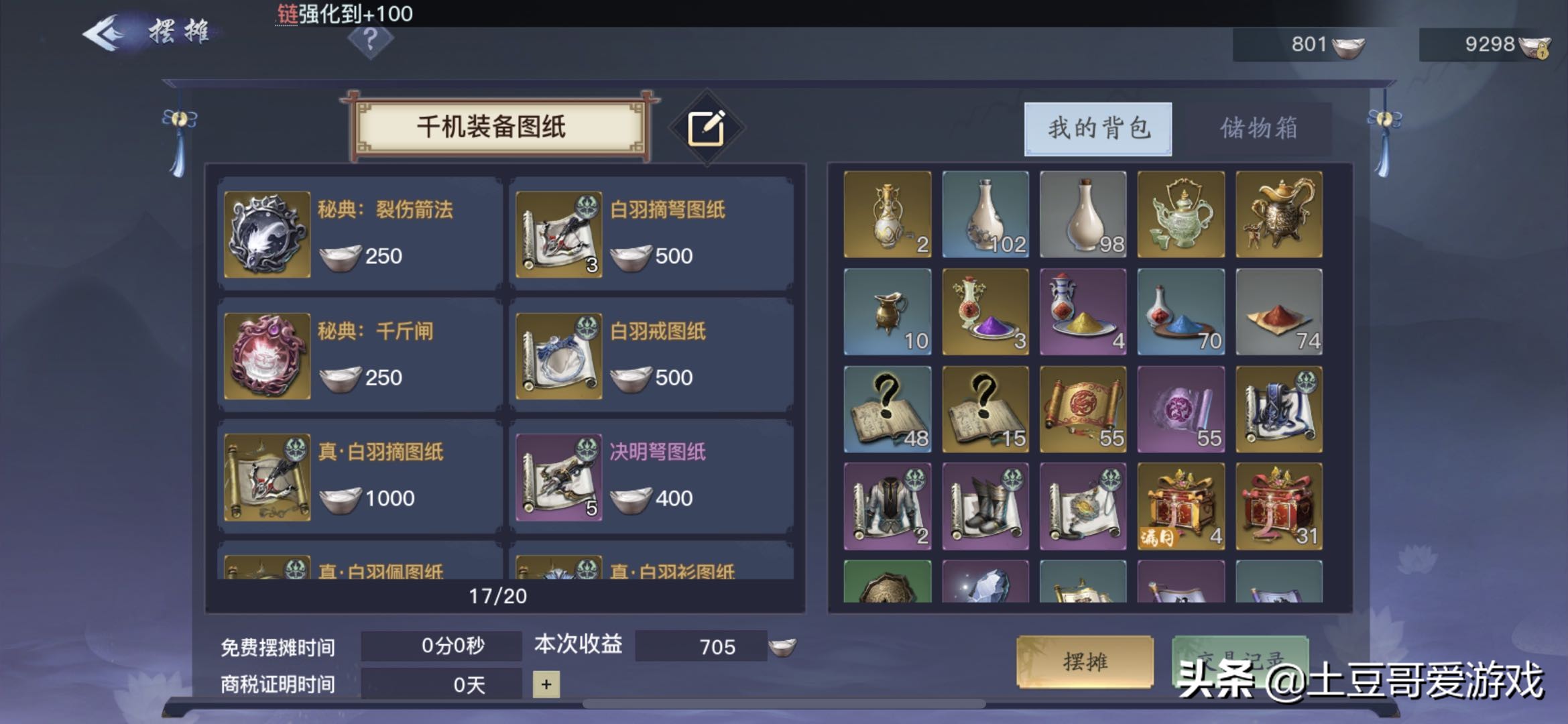1568x724 pixels.
Task: Tap the question-mark book stack showing 48
Action: (886, 409)
